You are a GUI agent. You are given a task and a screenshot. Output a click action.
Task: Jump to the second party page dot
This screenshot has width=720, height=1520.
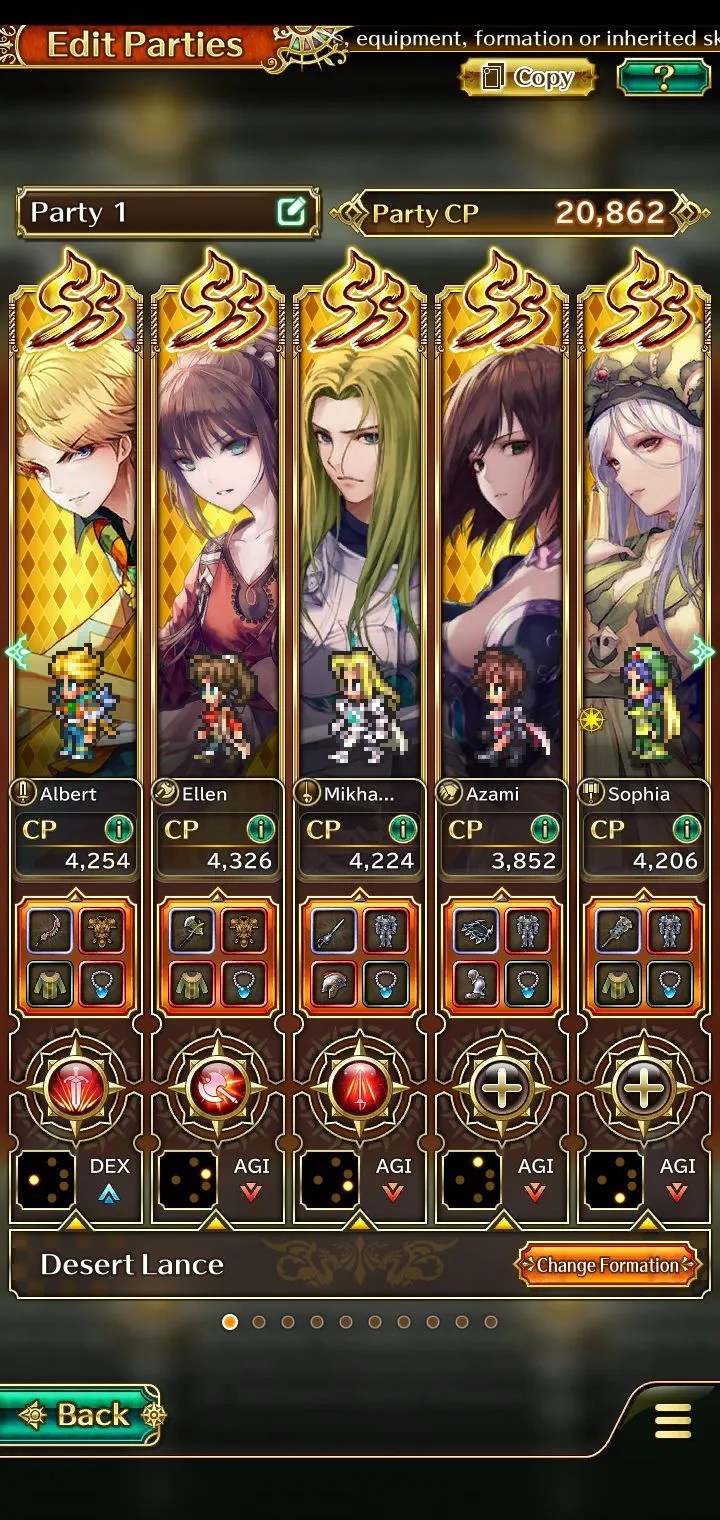pyautogui.click(x=259, y=1322)
